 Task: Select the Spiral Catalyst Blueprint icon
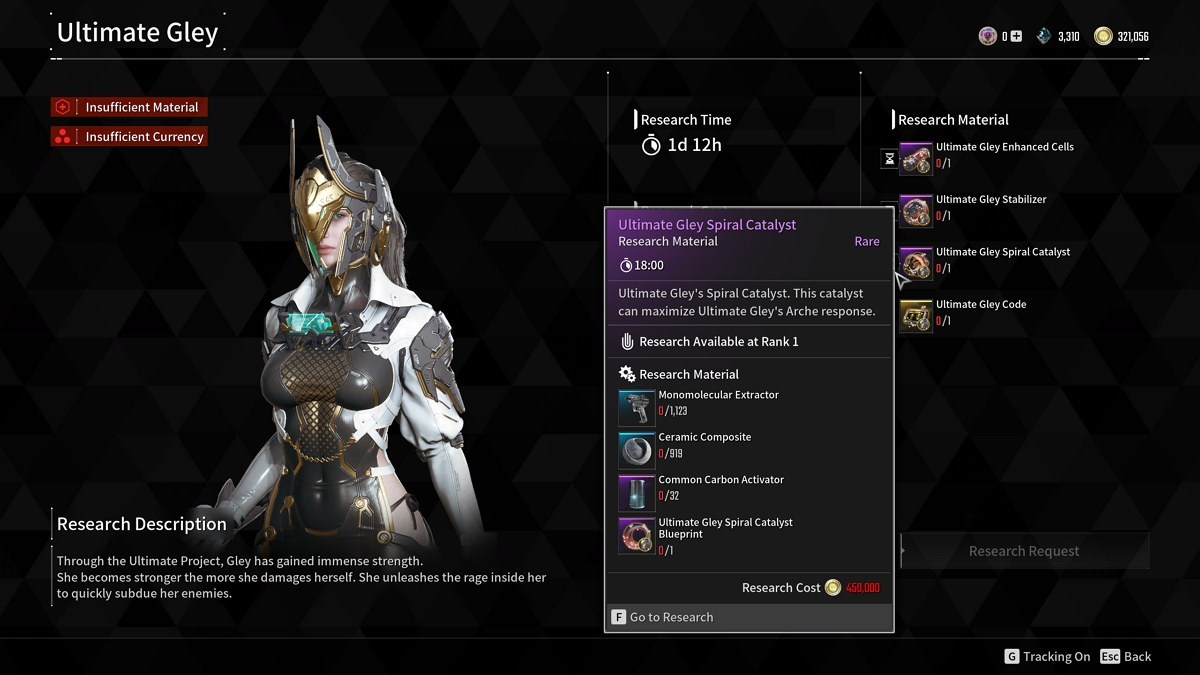pyautogui.click(x=637, y=536)
